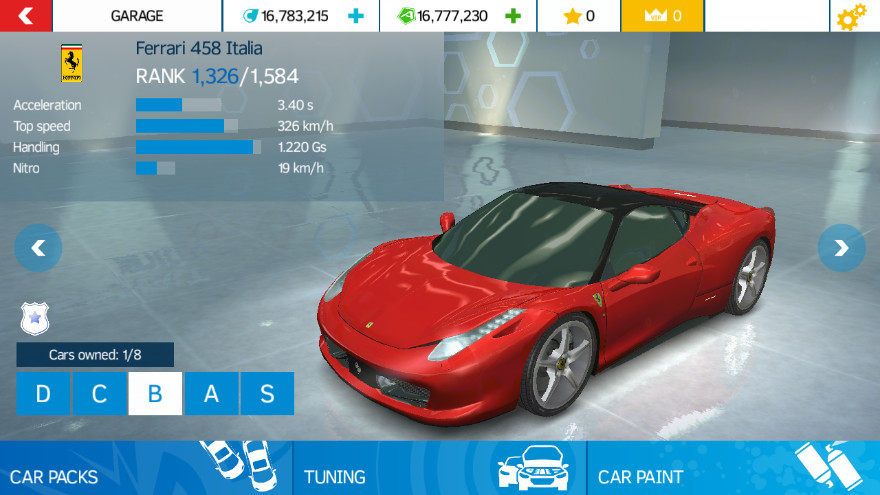Open the gold crown VIP counter
880x495 pixels.
click(663, 16)
